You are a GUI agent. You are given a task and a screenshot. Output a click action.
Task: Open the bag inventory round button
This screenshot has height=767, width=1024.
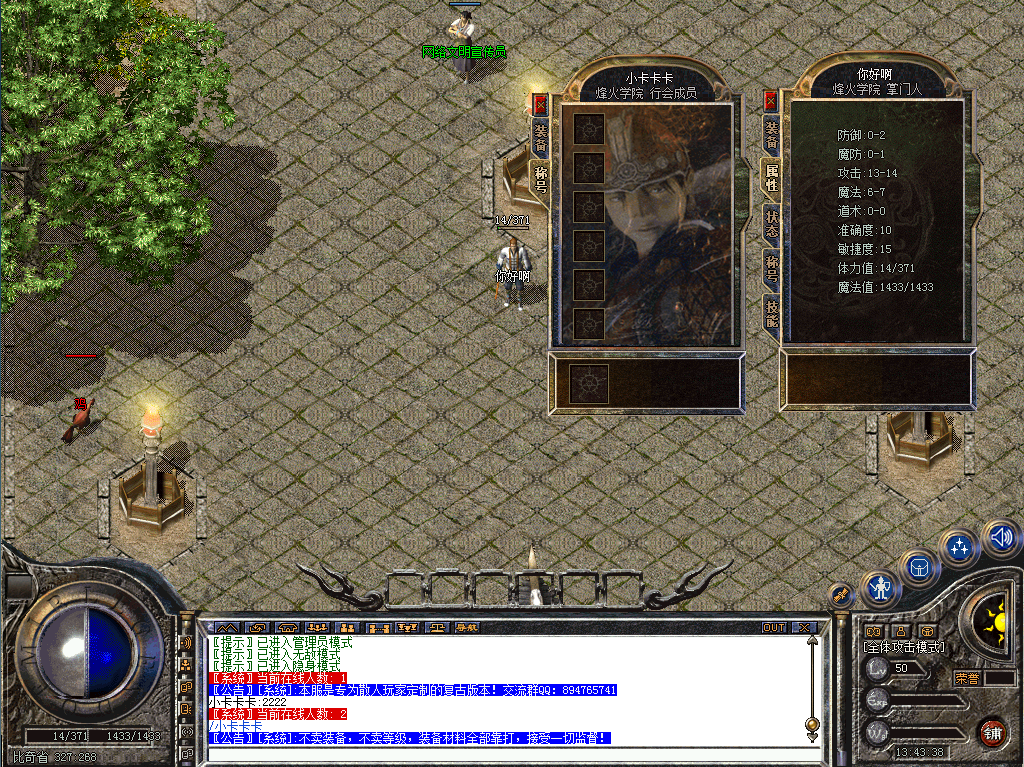point(919,567)
